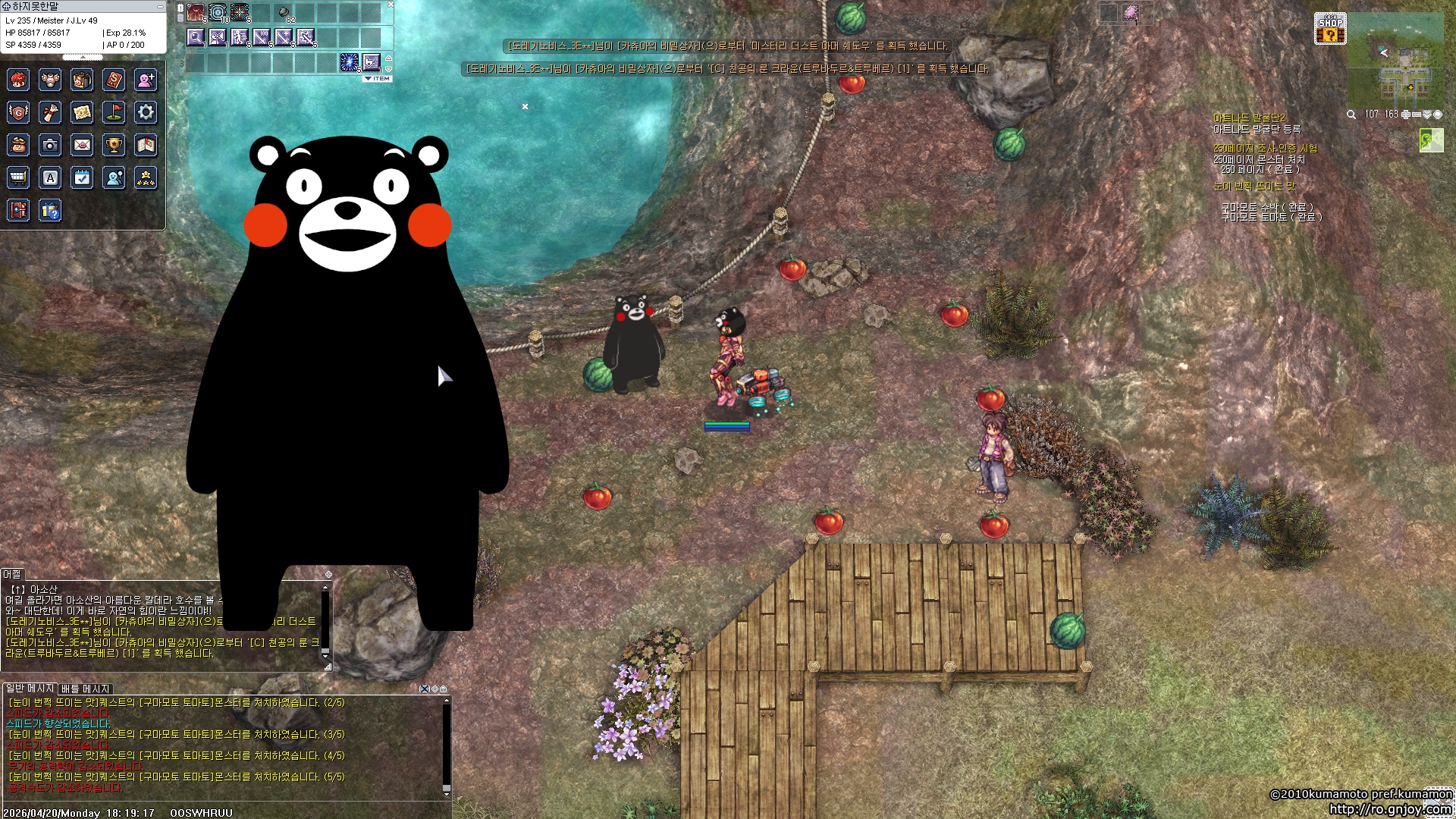Open the shopping cart icon
Viewport: 1456px width, 819px height.
18,177
